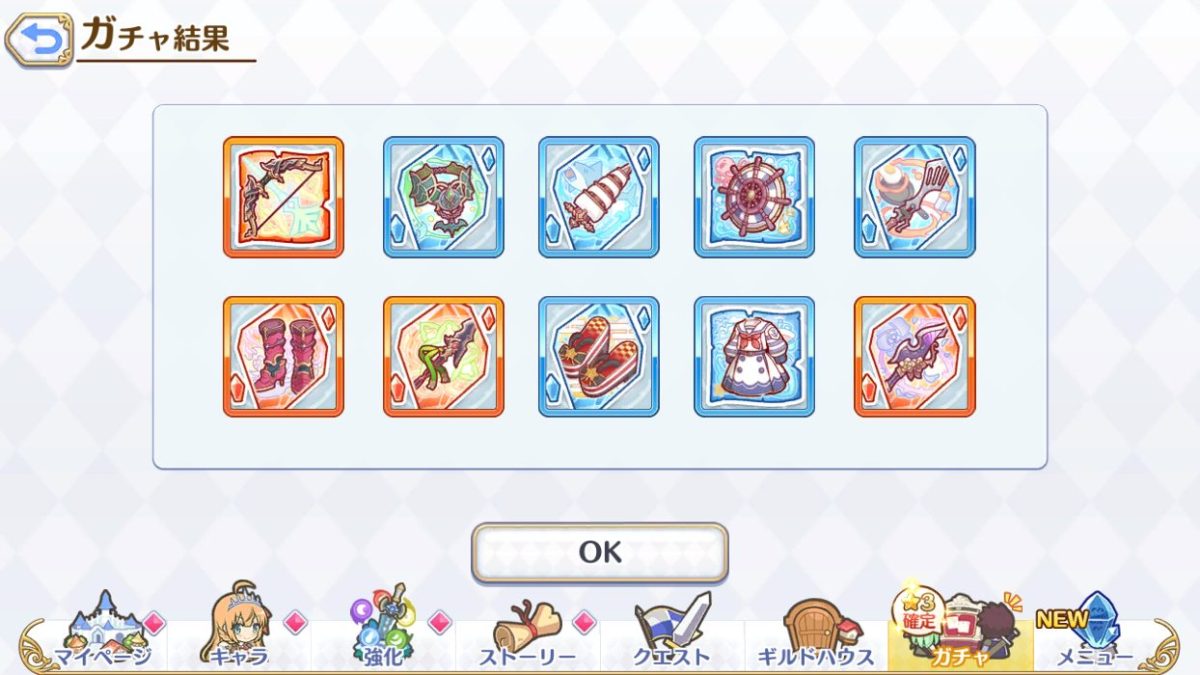Choose the sailor dress result
This screenshot has width=1200, height=675.
pos(754,356)
